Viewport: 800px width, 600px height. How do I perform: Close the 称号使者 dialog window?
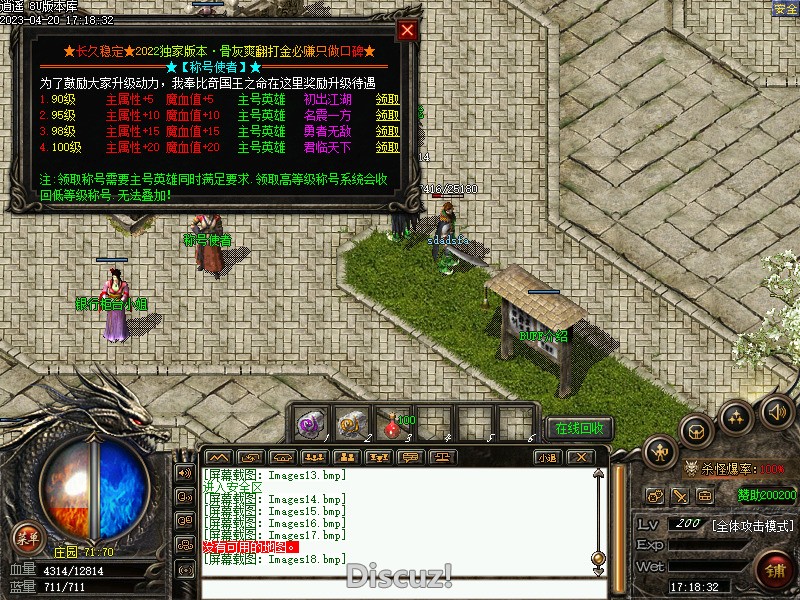pyautogui.click(x=406, y=30)
